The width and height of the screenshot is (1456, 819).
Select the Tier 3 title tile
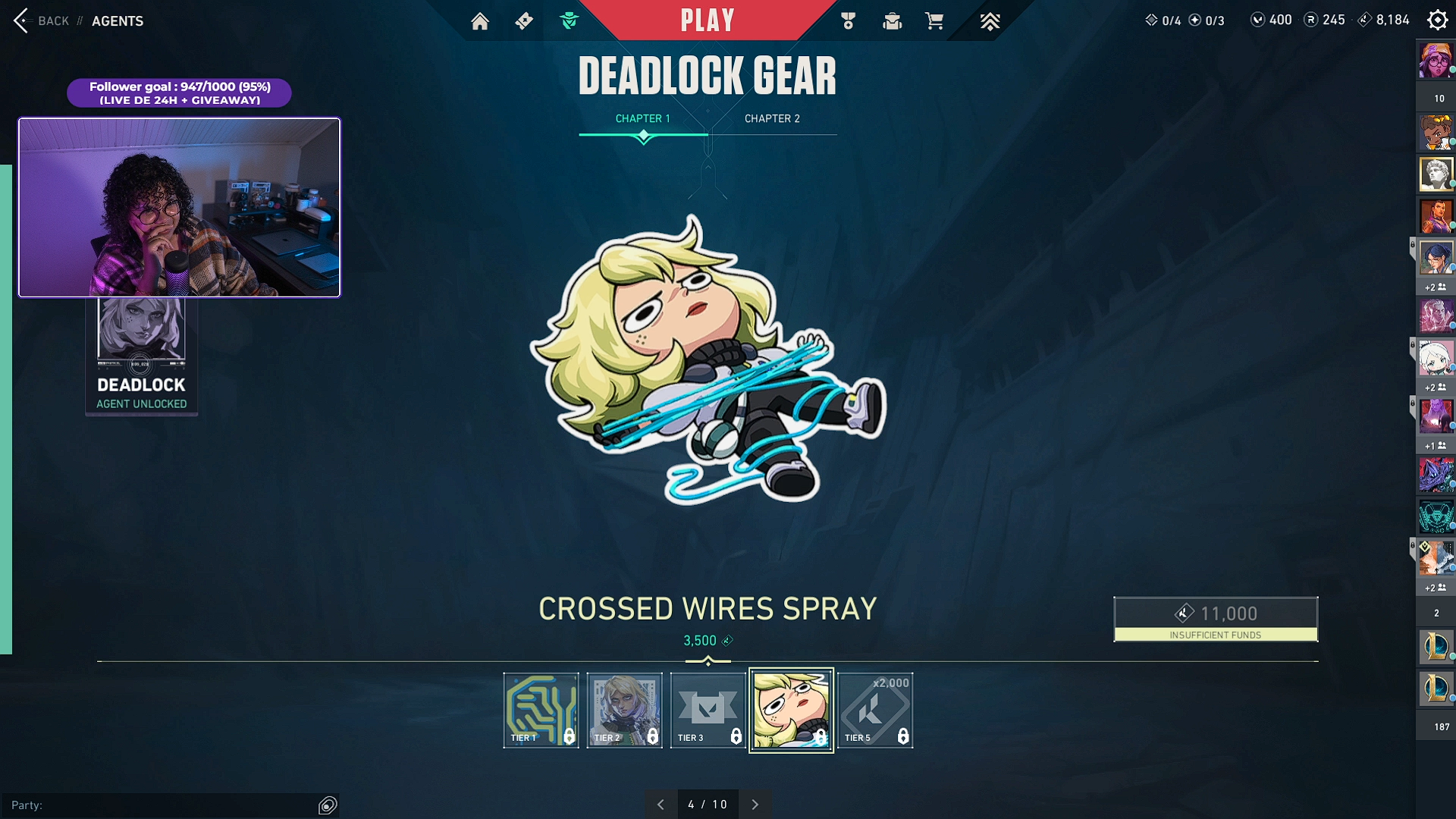point(708,710)
